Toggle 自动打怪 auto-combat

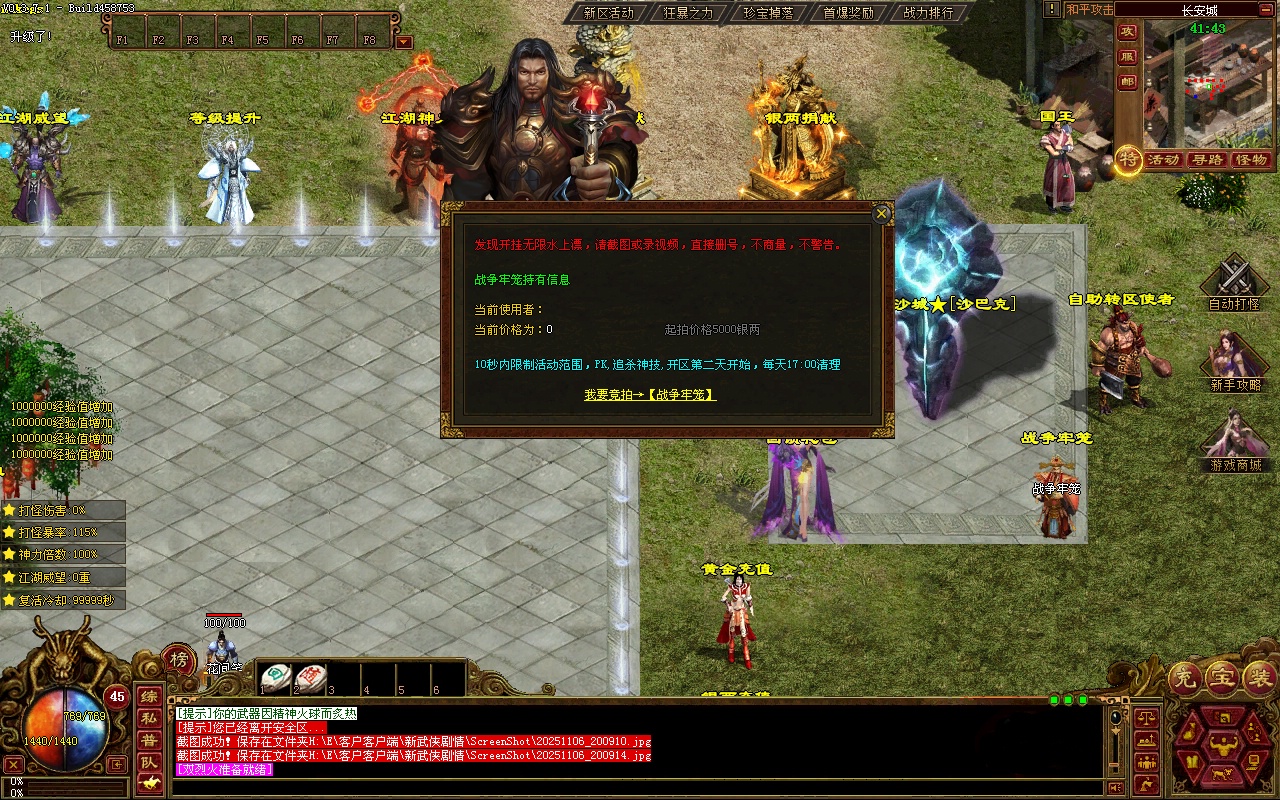1234,283
